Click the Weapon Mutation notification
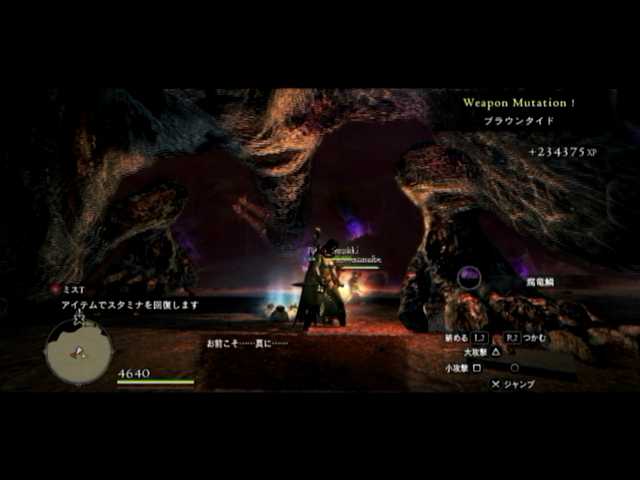The image size is (640, 480). tap(518, 102)
